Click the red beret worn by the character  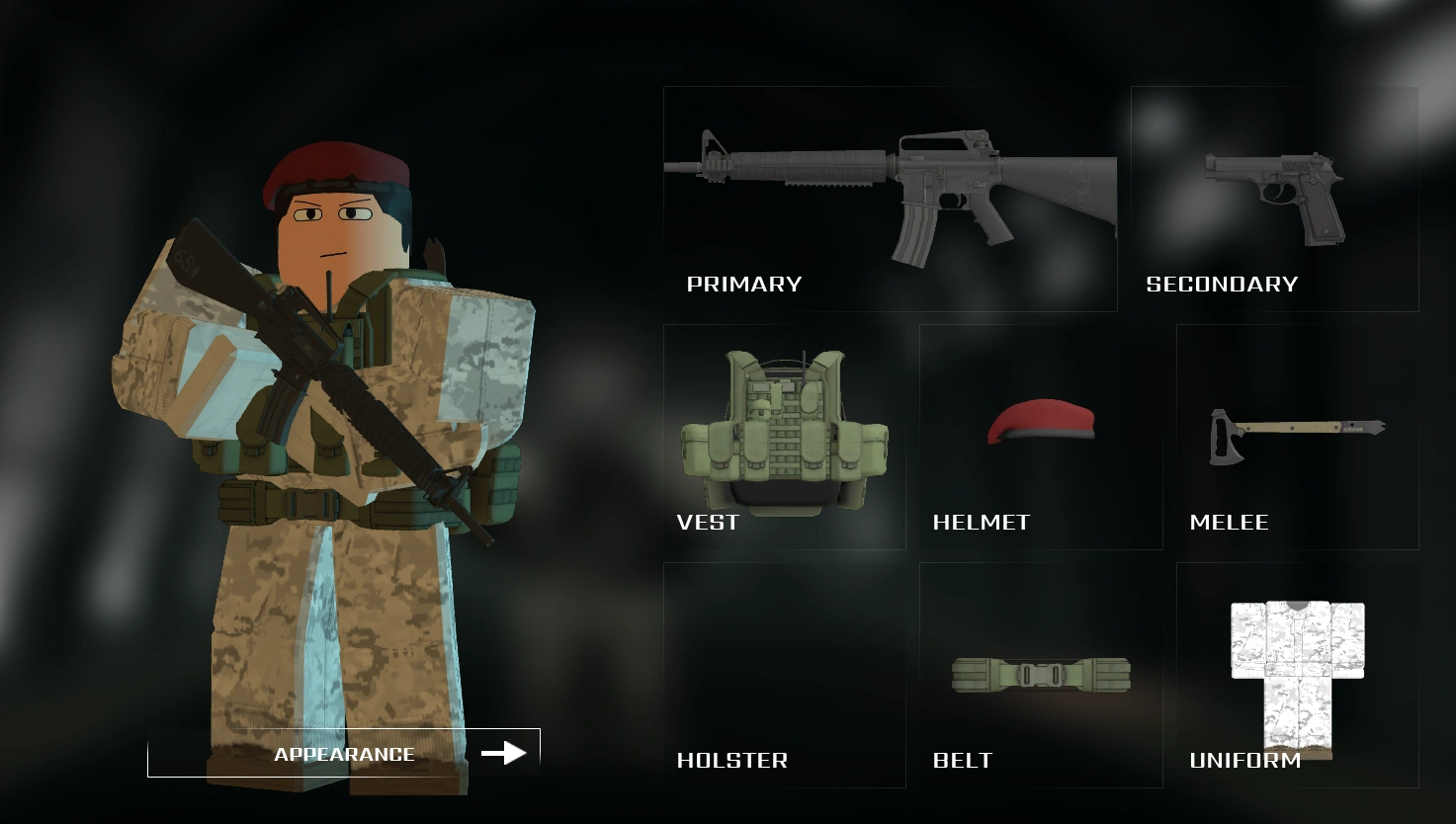[x=331, y=168]
